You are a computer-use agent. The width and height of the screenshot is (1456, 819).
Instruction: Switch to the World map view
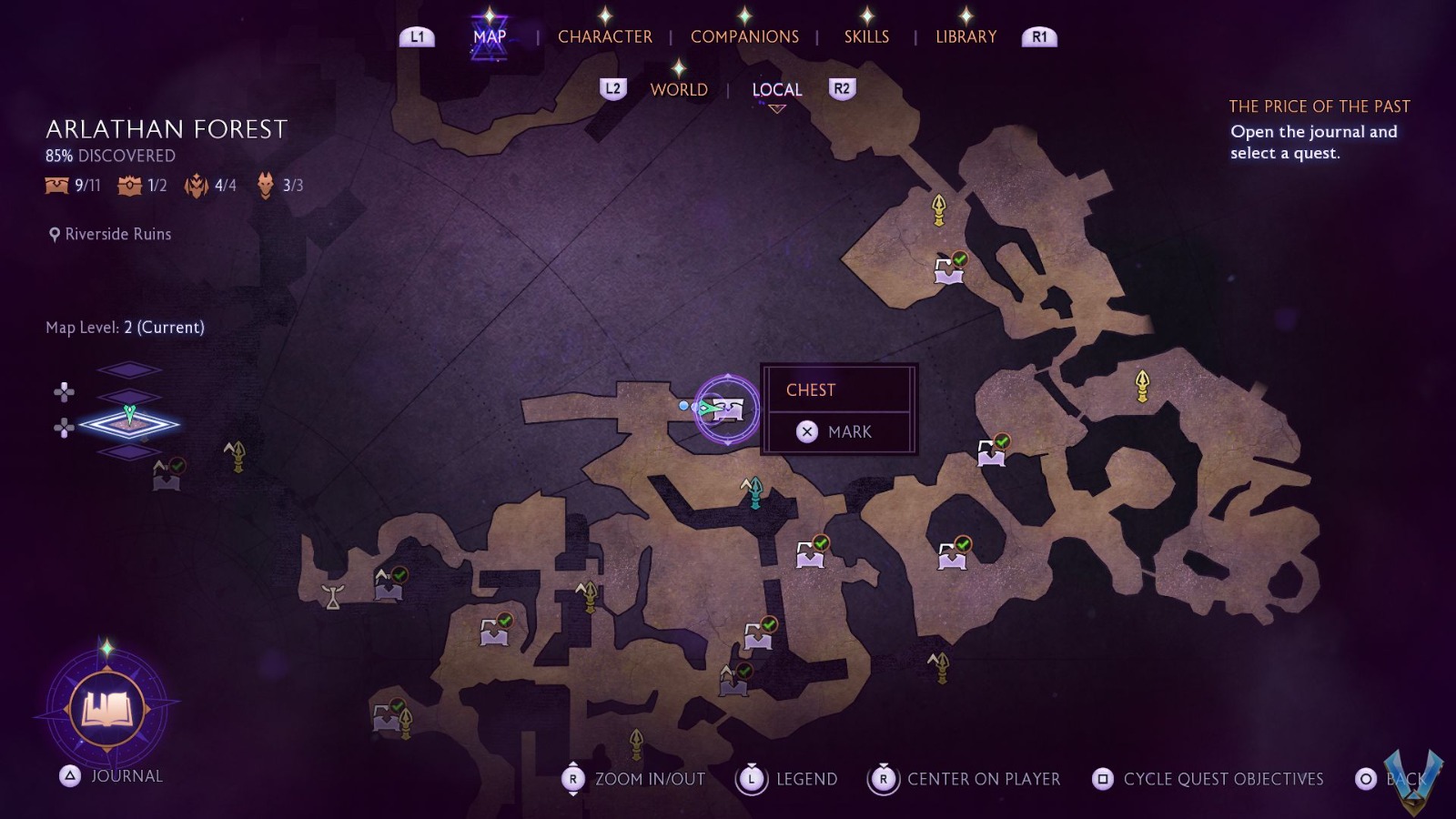pyautogui.click(x=679, y=89)
